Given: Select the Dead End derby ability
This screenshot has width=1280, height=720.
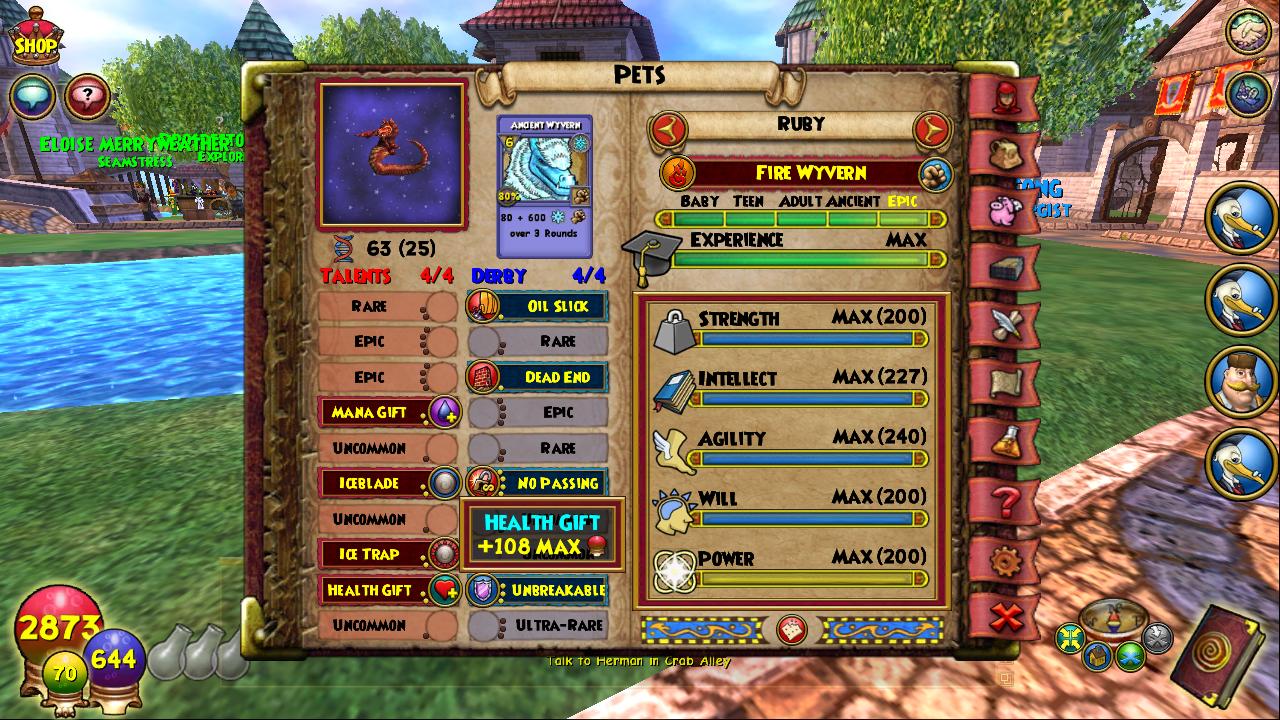Looking at the screenshot, I should click(538, 377).
